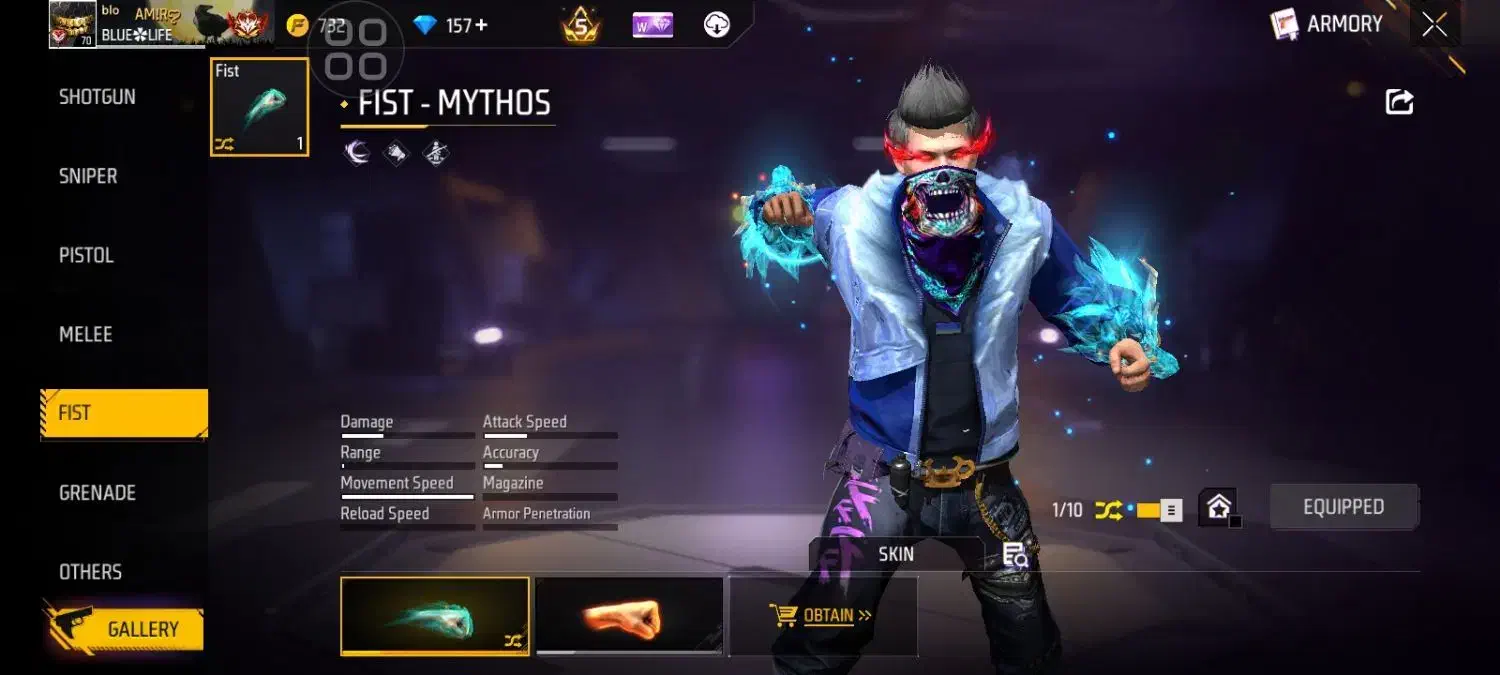This screenshot has height=675, width=1500.
Task: Show the Melee weapon category
Action: (x=85, y=334)
